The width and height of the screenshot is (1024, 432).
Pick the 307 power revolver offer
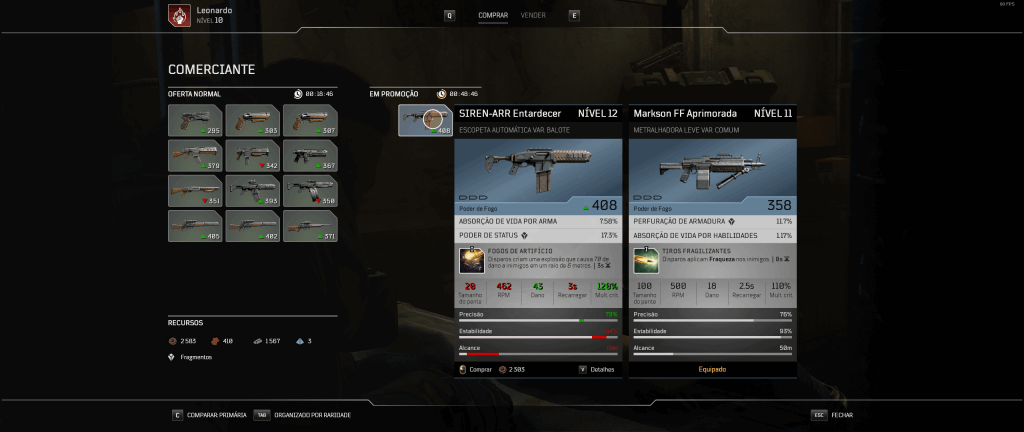click(x=309, y=120)
